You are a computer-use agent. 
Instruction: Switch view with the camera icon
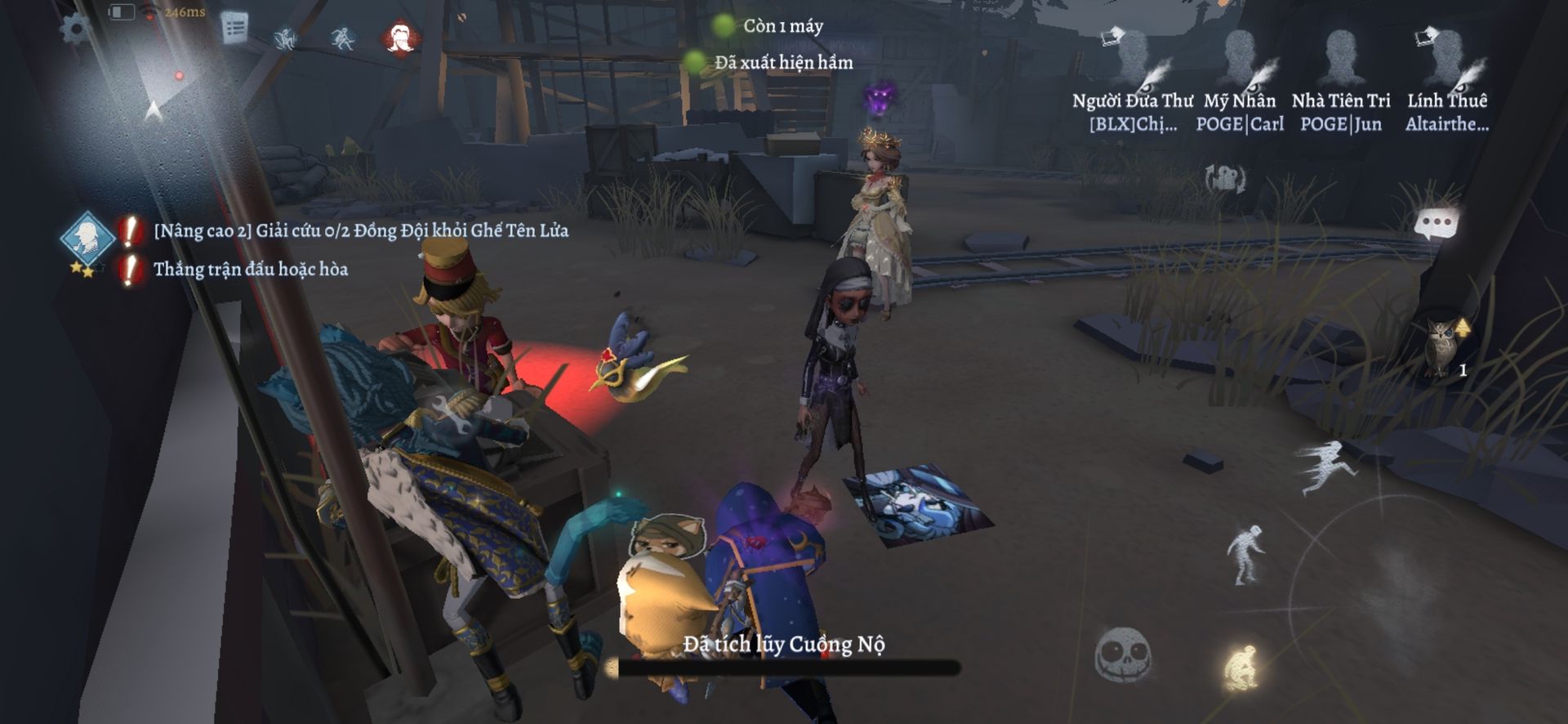1224,178
